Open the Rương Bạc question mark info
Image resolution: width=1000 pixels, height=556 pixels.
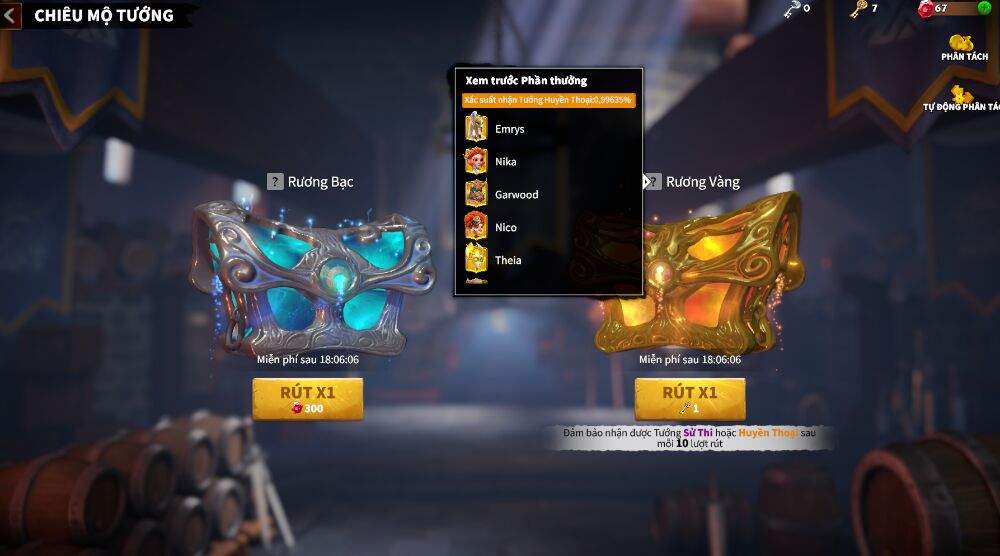[275, 182]
